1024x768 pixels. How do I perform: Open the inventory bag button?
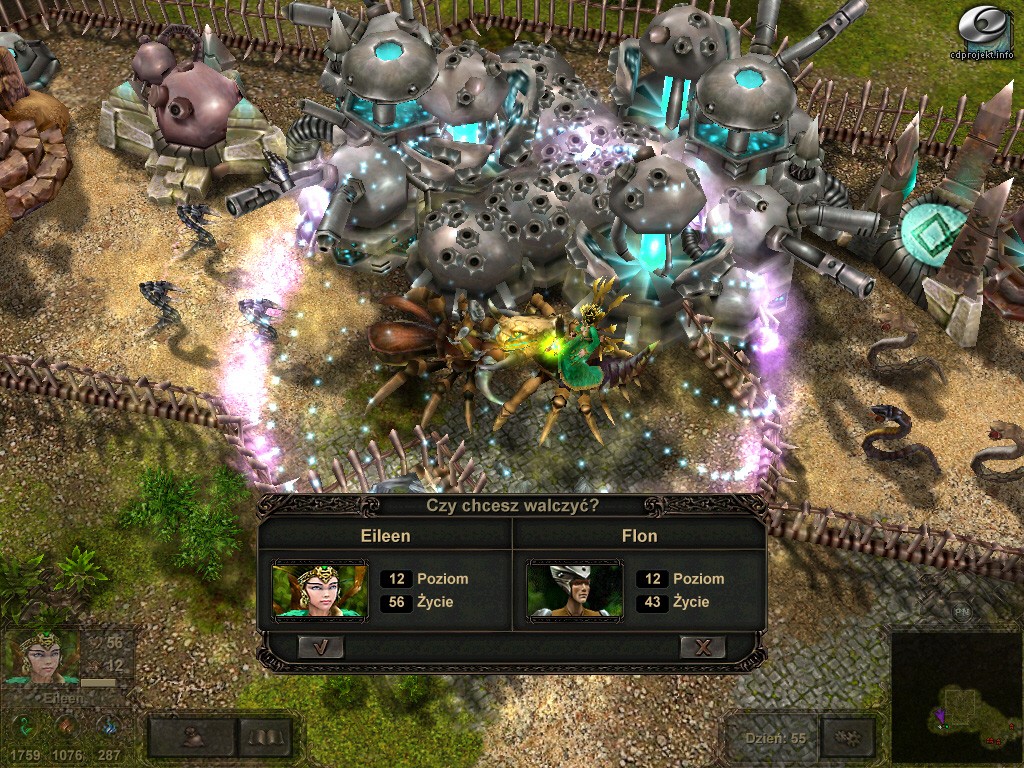[193, 737]
